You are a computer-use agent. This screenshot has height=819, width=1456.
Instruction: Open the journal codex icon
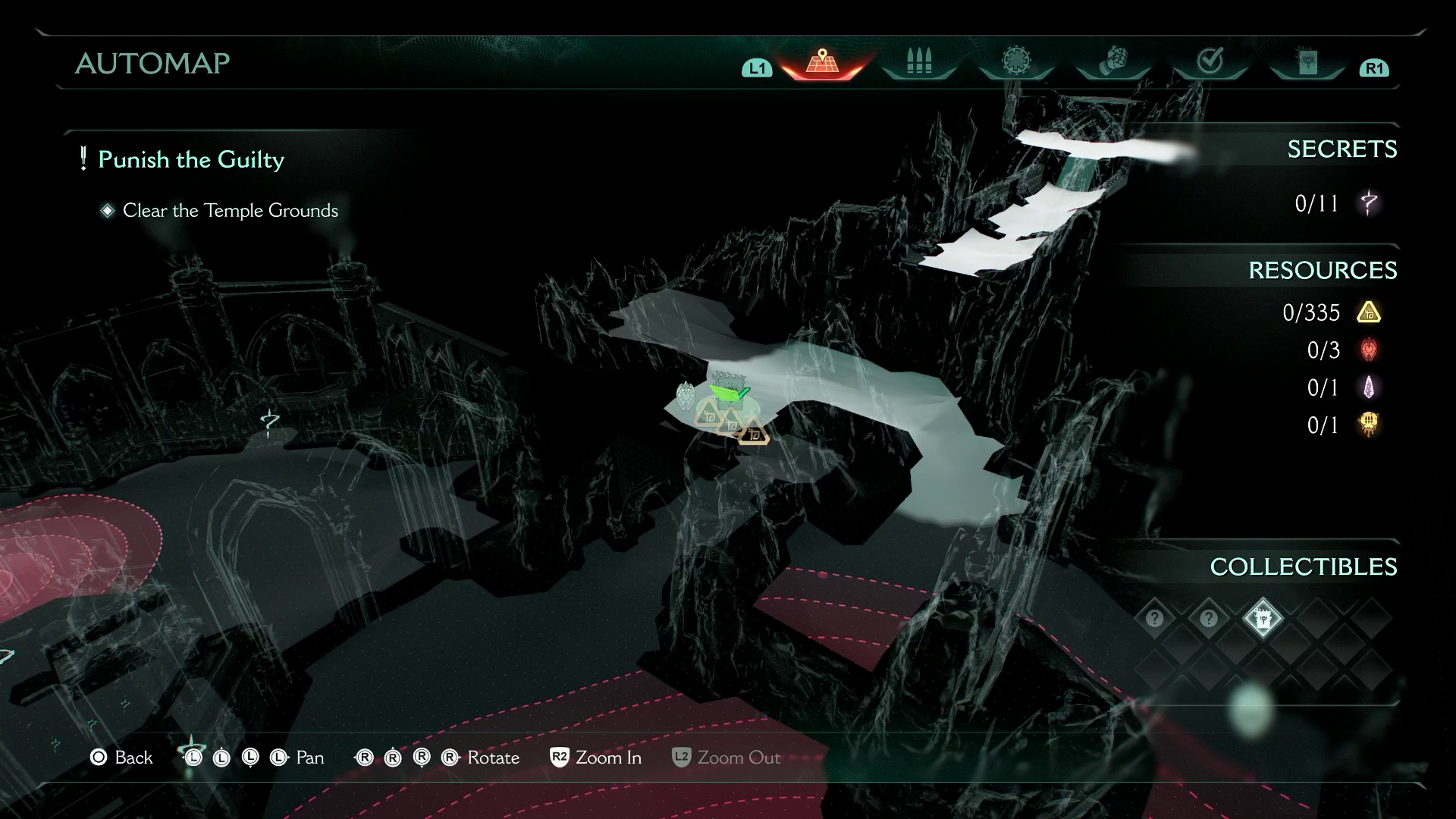[x=1308, y=60]
